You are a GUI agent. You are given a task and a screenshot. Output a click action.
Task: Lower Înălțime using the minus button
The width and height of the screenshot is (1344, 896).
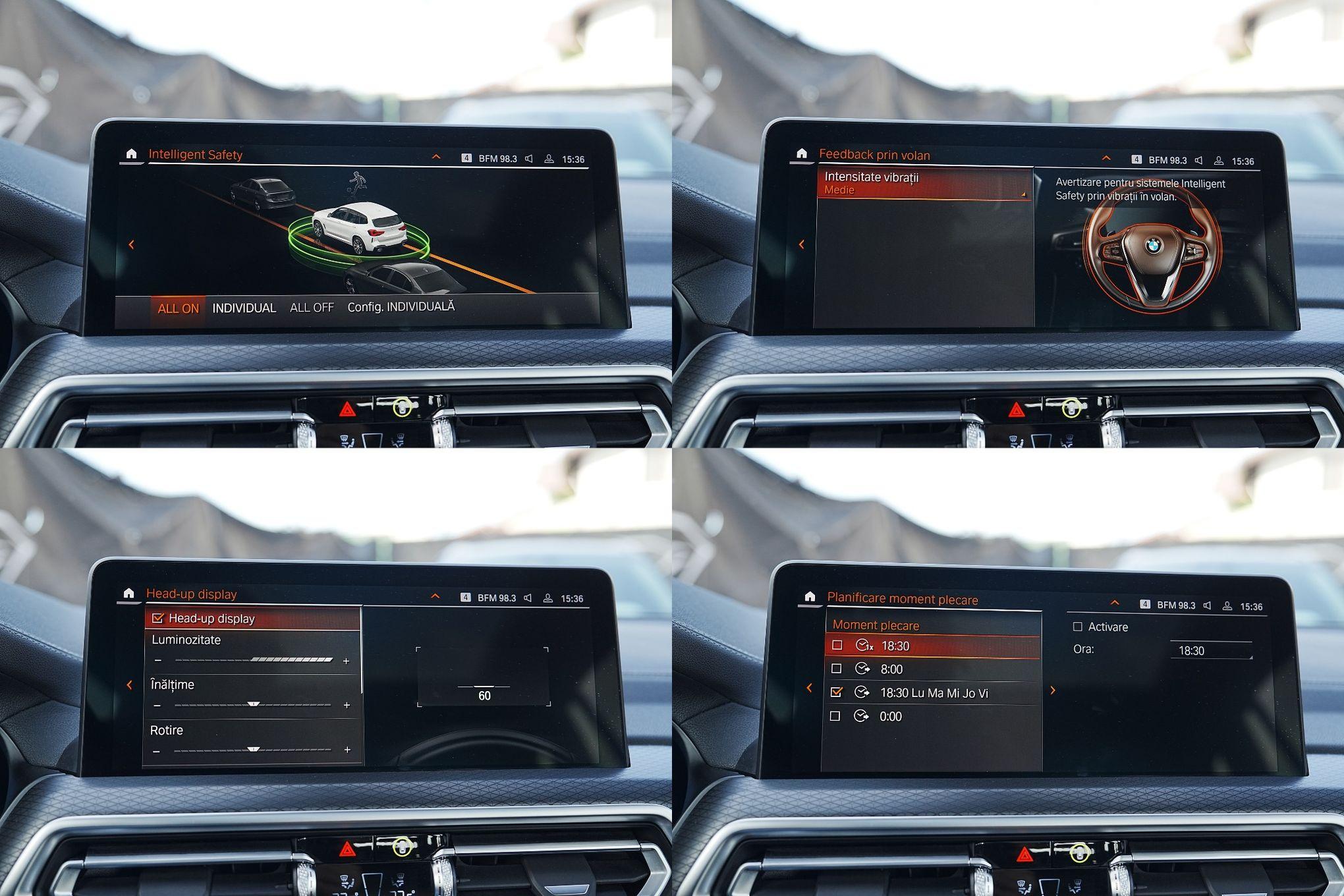pyautogui.click(x=157, y=706)
